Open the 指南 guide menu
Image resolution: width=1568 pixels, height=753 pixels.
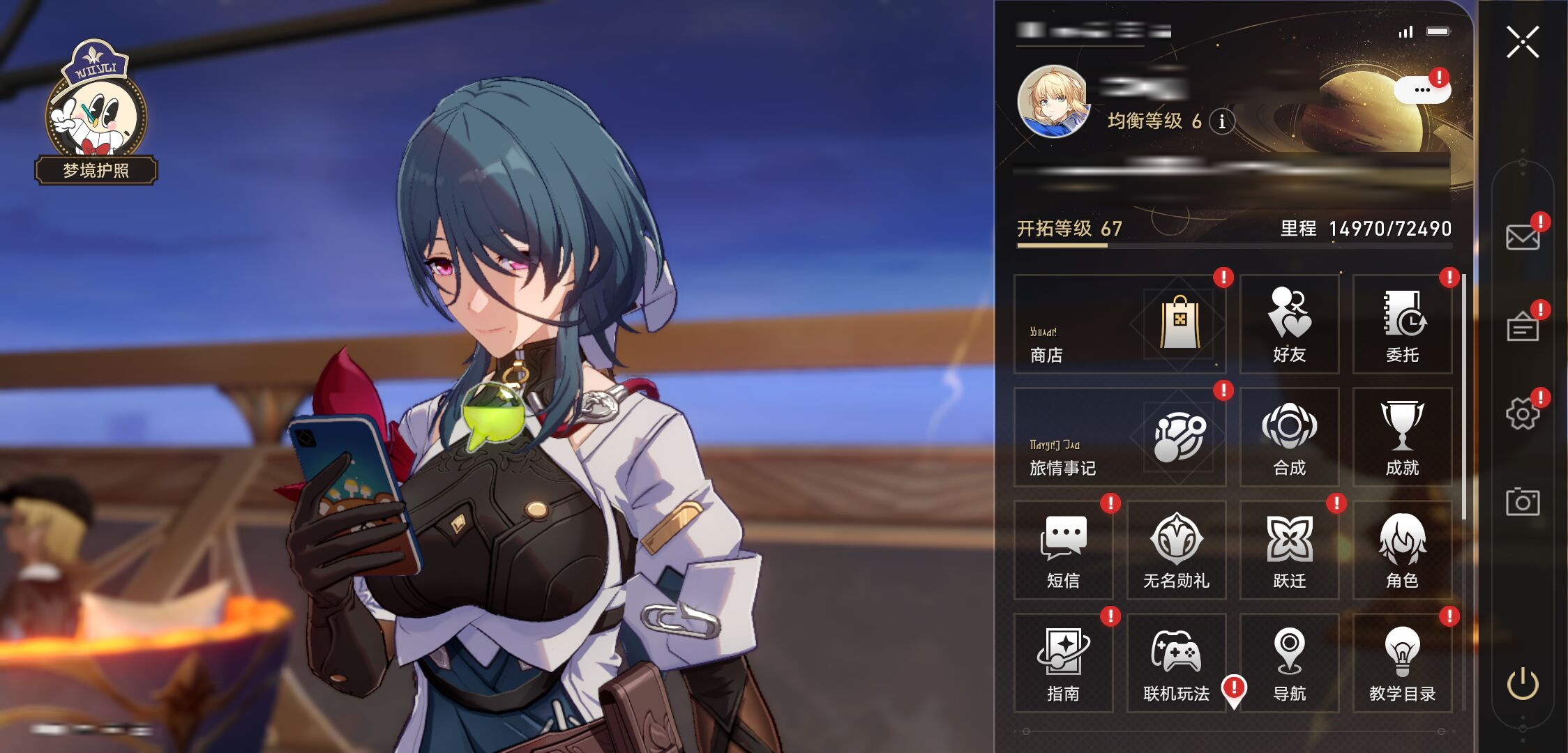pos(1063,663)
